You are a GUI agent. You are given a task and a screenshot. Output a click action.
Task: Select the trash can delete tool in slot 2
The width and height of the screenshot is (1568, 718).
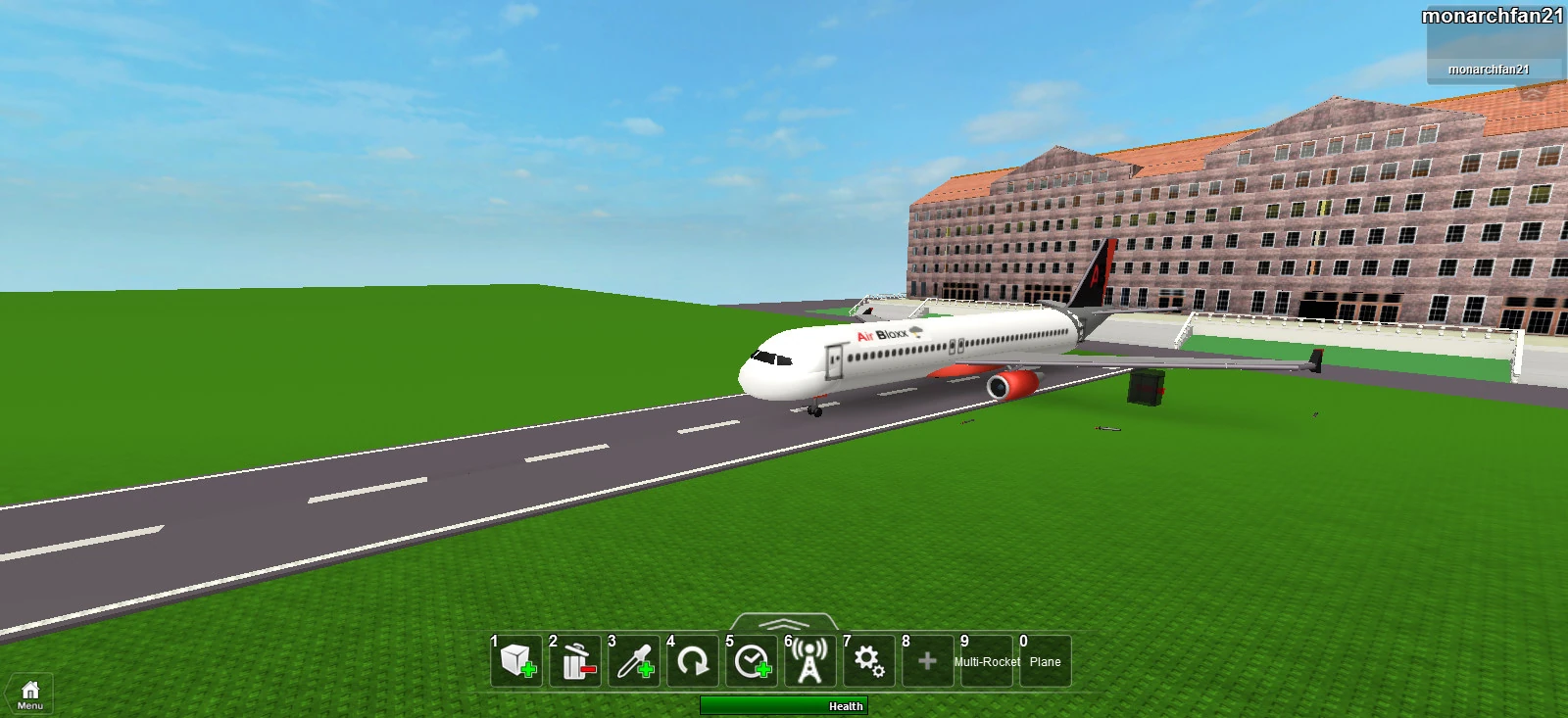pos(573,660)
